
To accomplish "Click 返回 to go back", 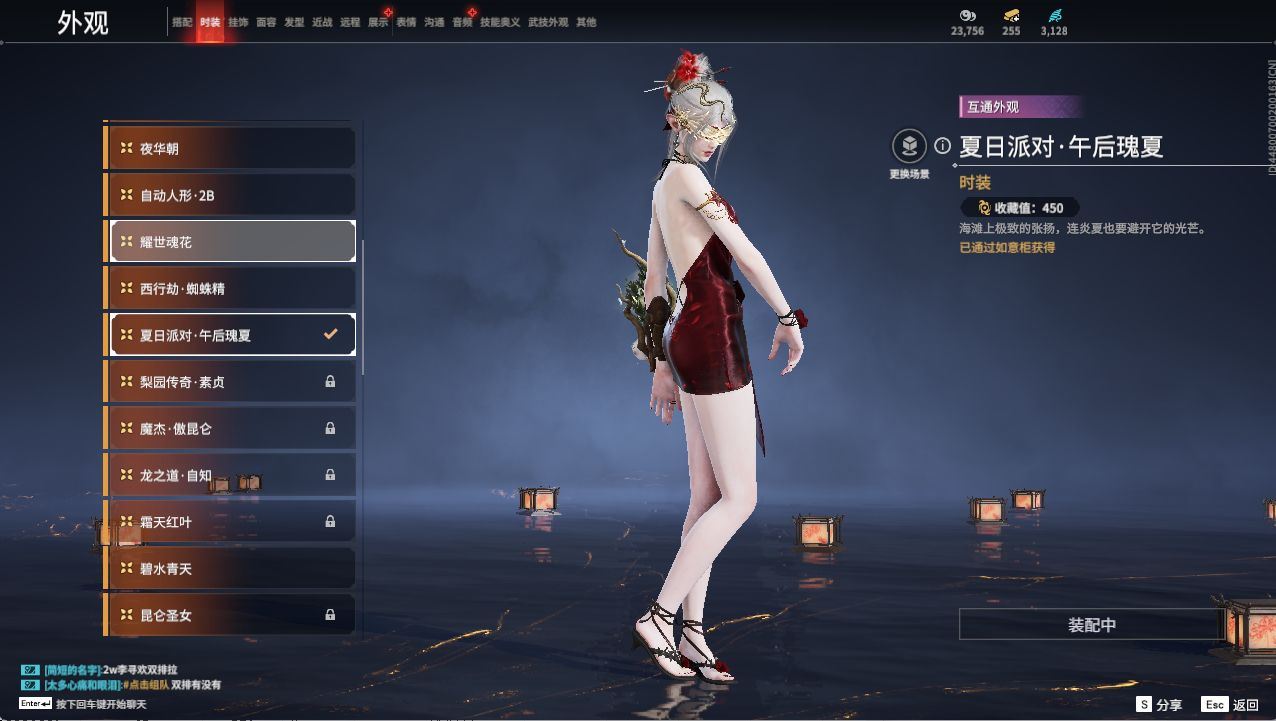I will tap(1231, 705).
